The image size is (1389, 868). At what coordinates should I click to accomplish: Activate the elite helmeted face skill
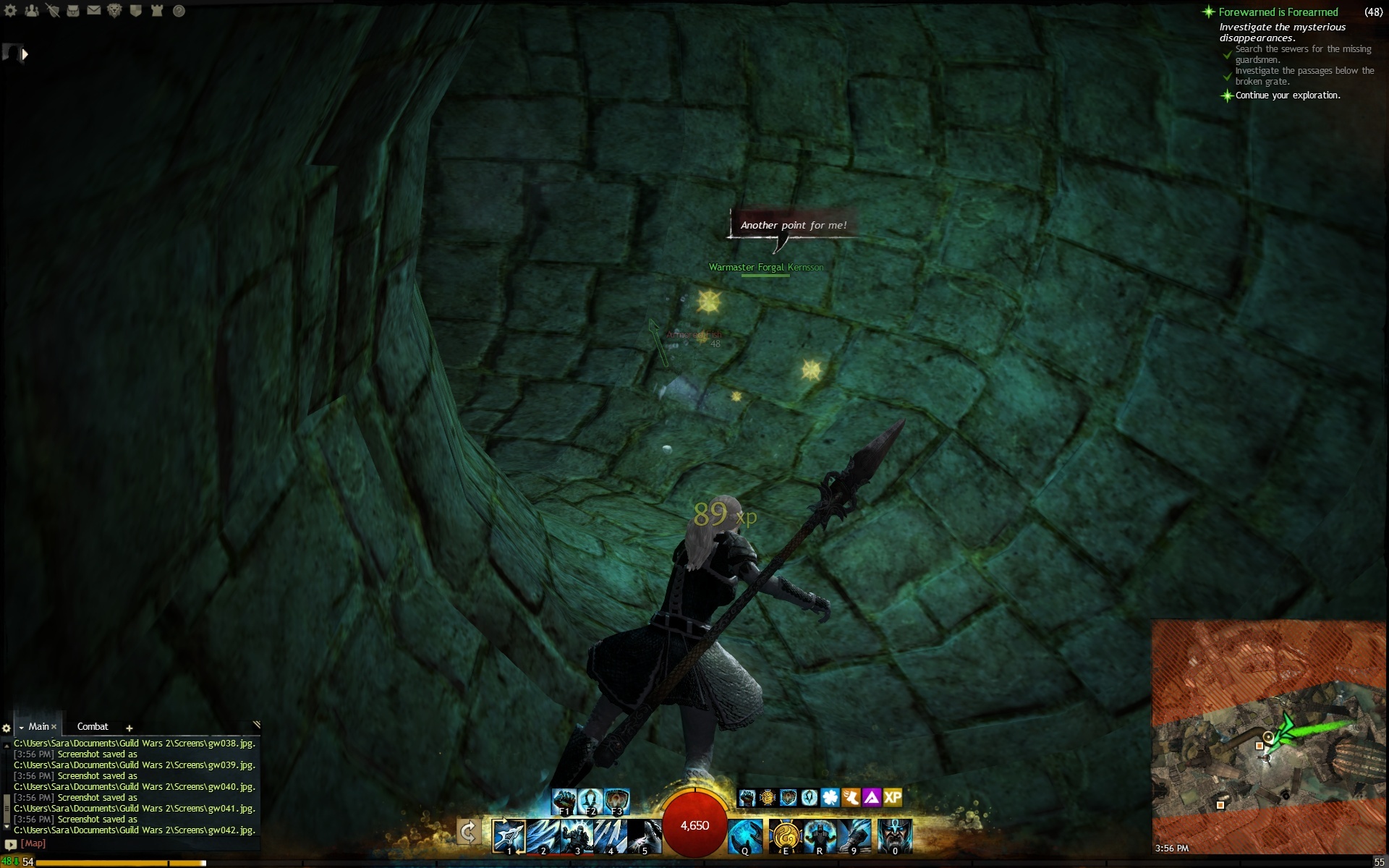click(x=895, y=836)
